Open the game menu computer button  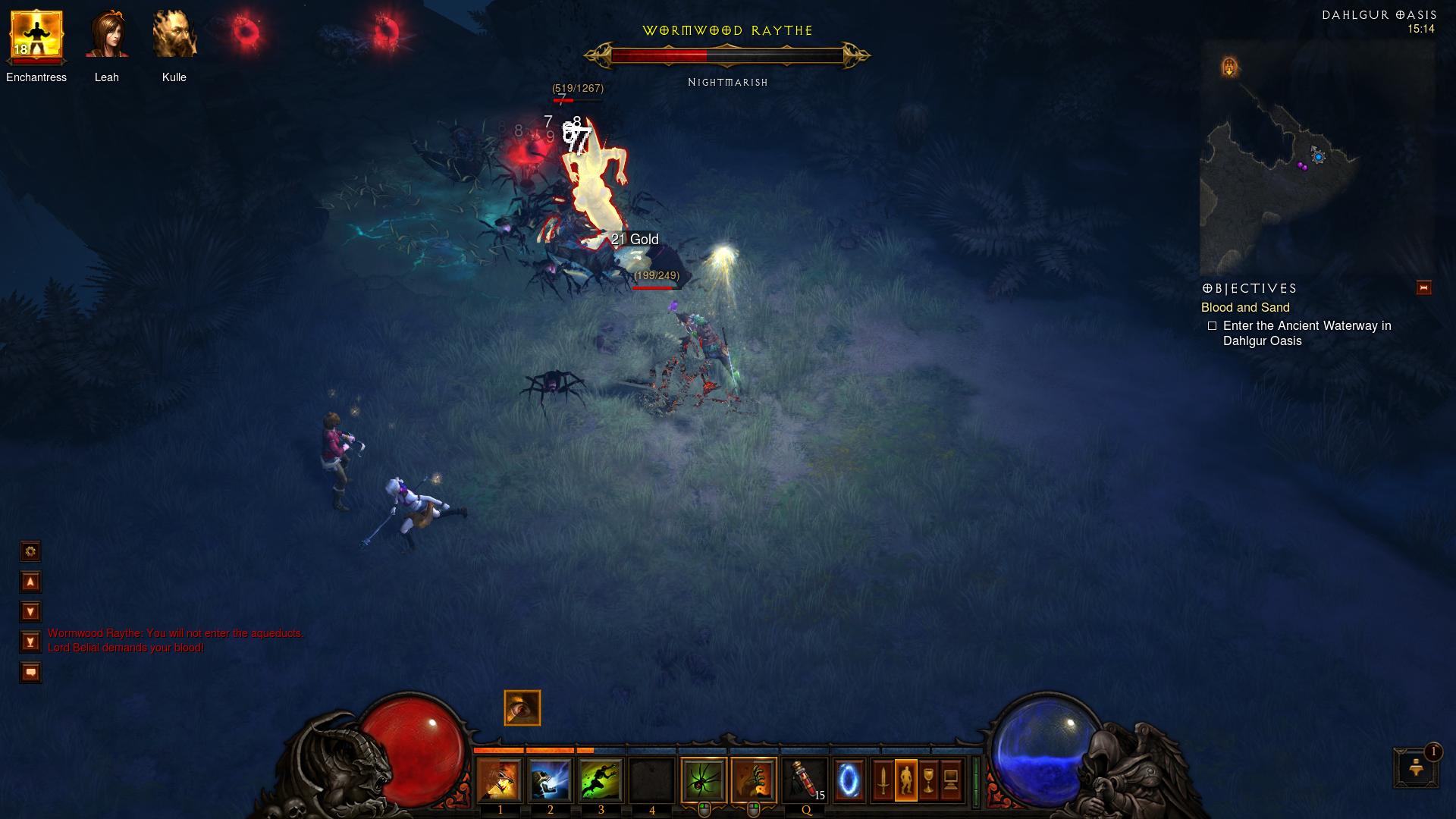coord(951,780)
